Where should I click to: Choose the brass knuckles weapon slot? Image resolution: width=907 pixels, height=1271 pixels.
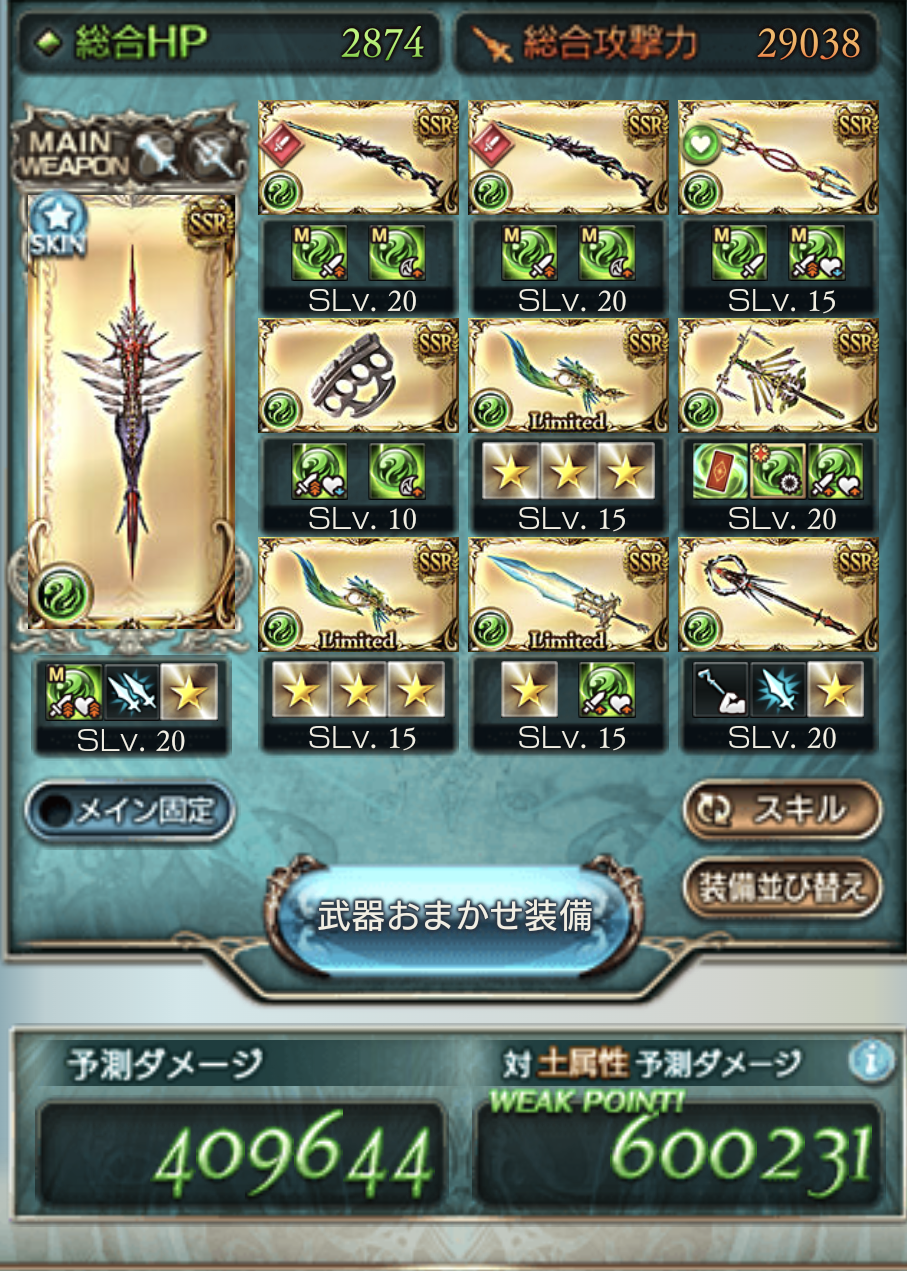tap(358, 376)
